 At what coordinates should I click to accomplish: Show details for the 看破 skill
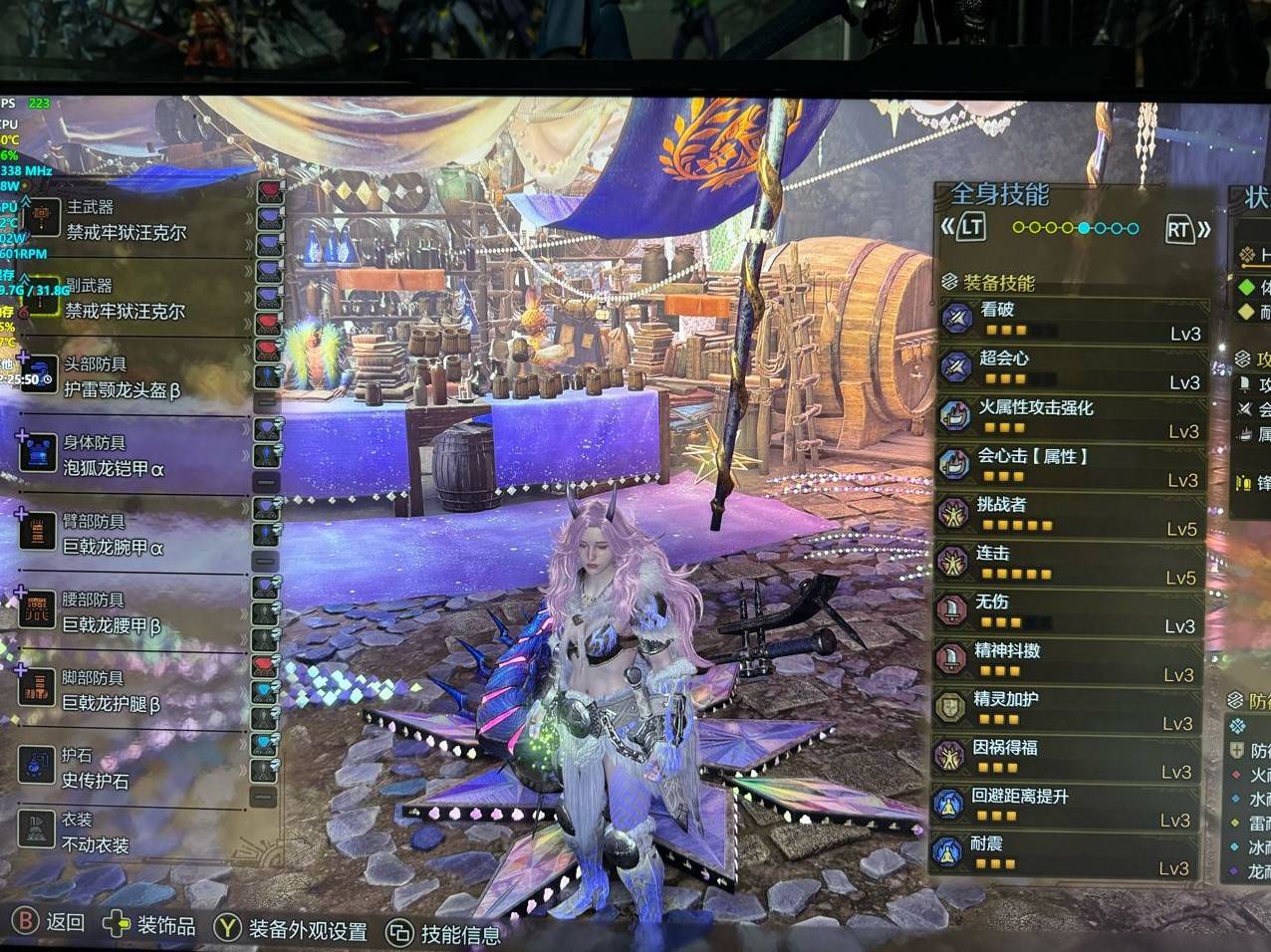1071,321
